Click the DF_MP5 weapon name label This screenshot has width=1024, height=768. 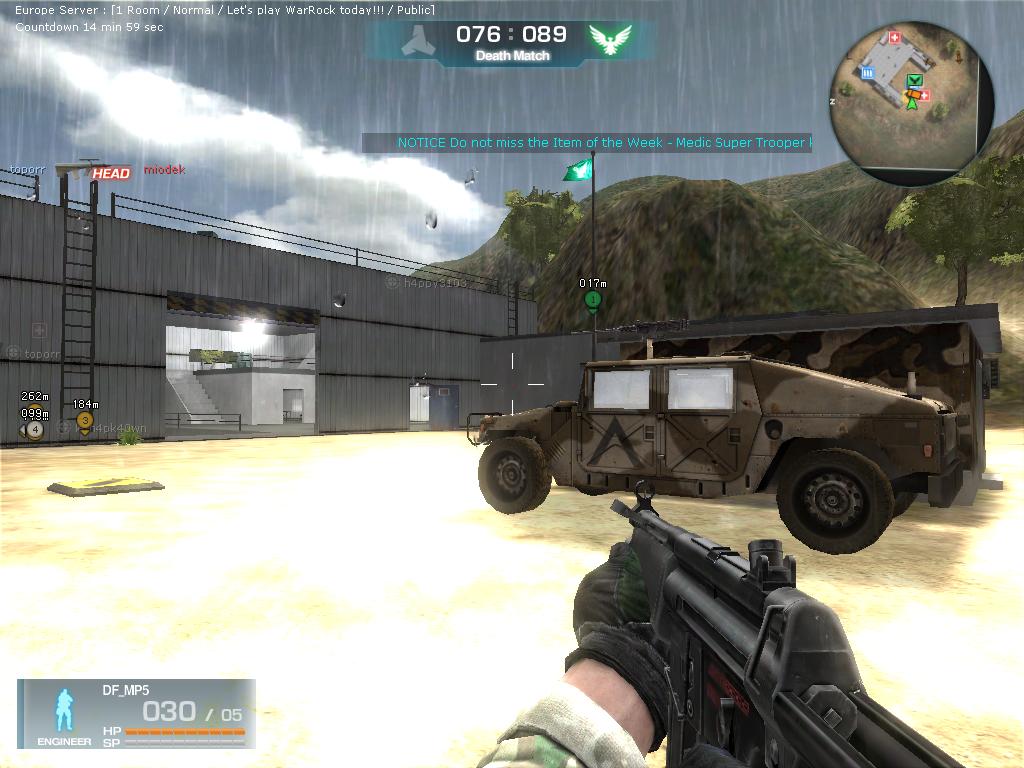125,690
